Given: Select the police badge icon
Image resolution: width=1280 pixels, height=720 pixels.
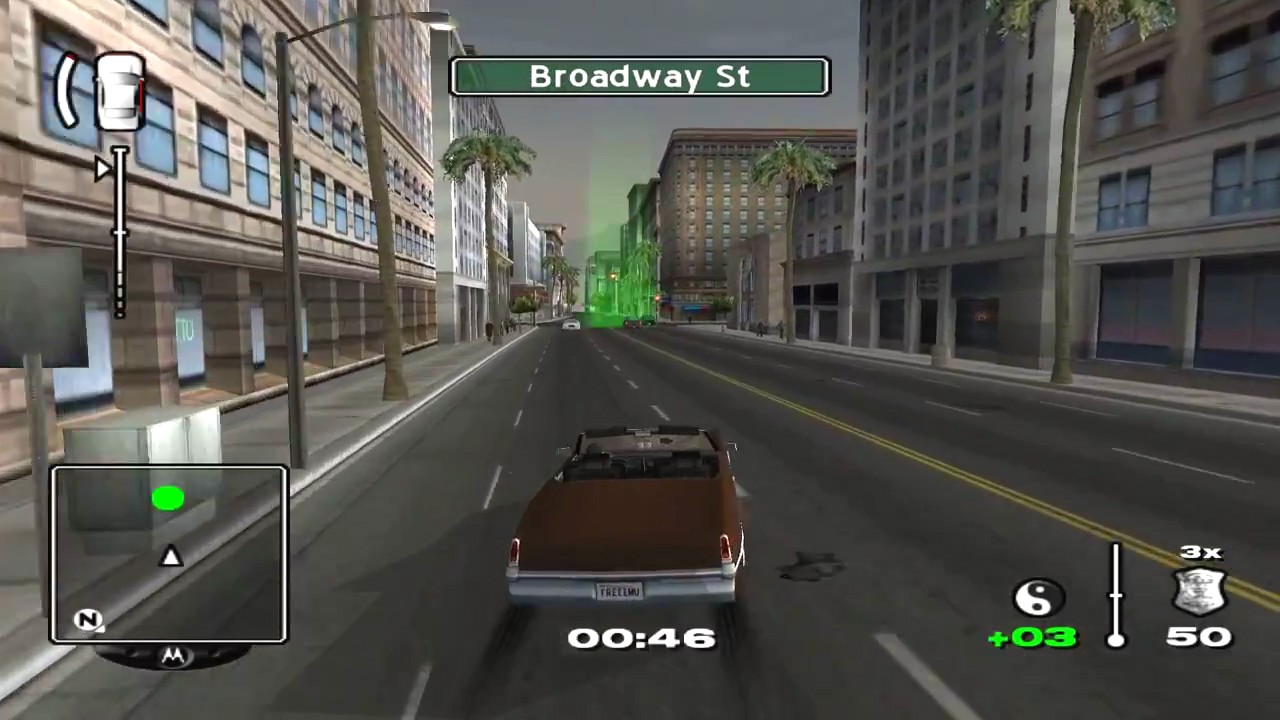Looking at the screenshot, I should coord(1199,593).
